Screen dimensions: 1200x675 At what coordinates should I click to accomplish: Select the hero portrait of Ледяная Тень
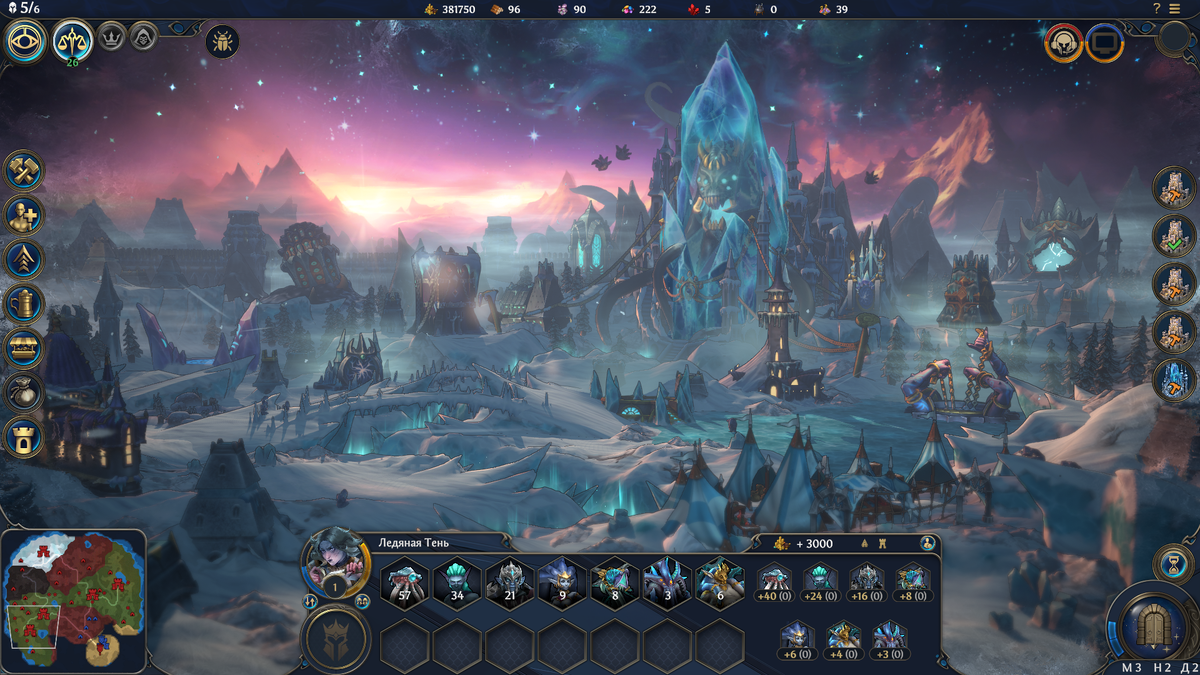[x=335, y=562]
